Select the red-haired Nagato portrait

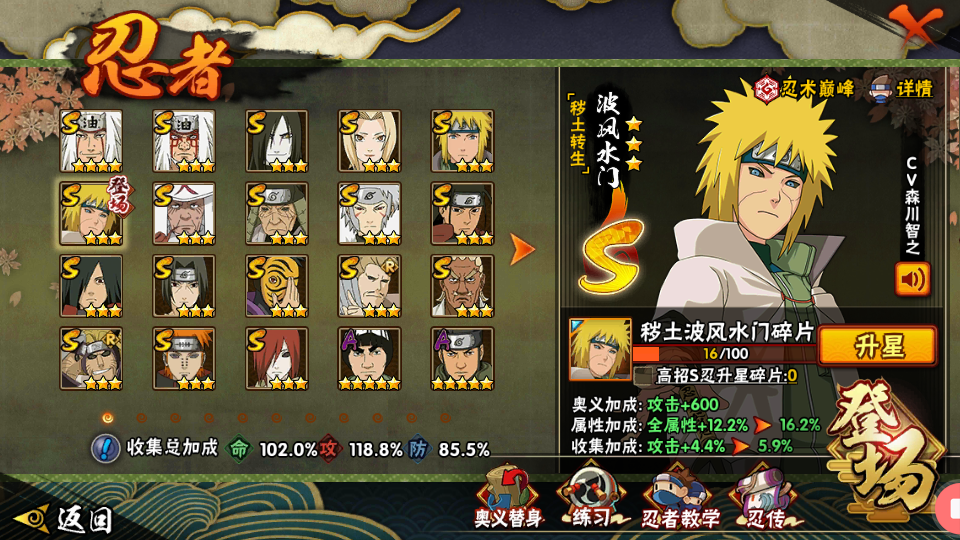click(x=277, y=358)
